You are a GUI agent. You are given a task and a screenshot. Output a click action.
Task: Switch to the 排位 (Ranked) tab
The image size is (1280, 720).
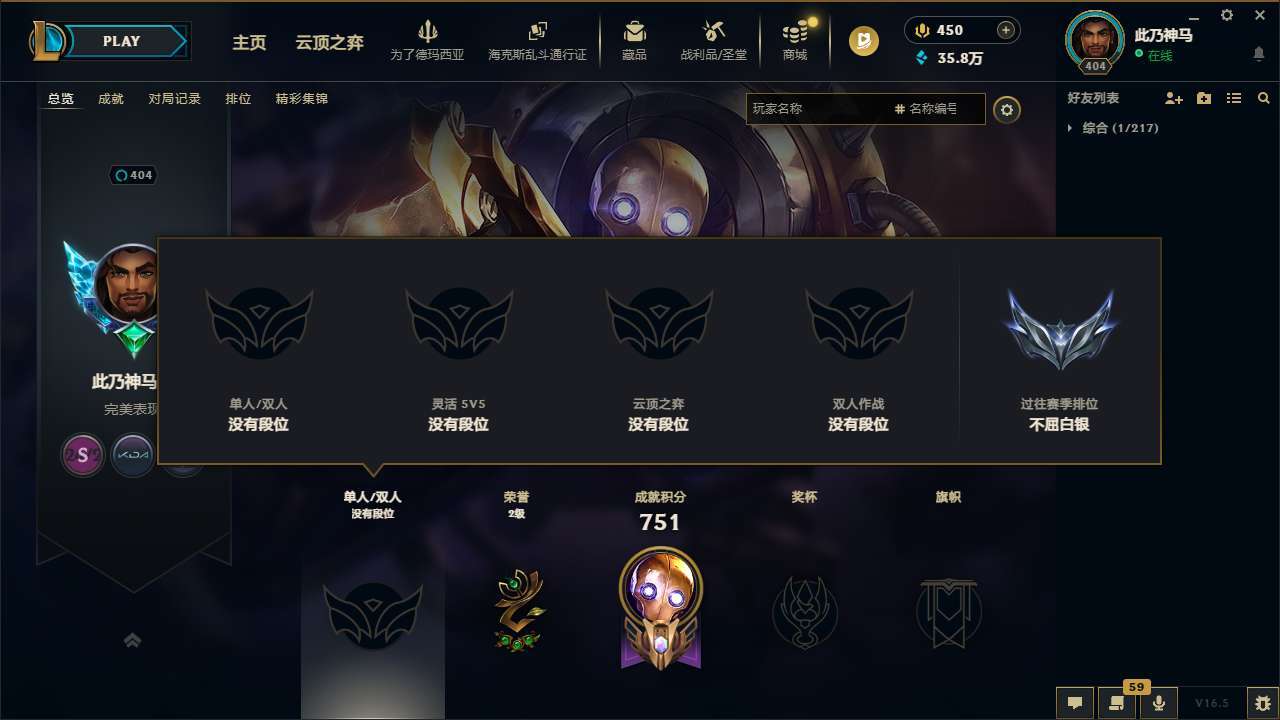click(x=239, y=99)
